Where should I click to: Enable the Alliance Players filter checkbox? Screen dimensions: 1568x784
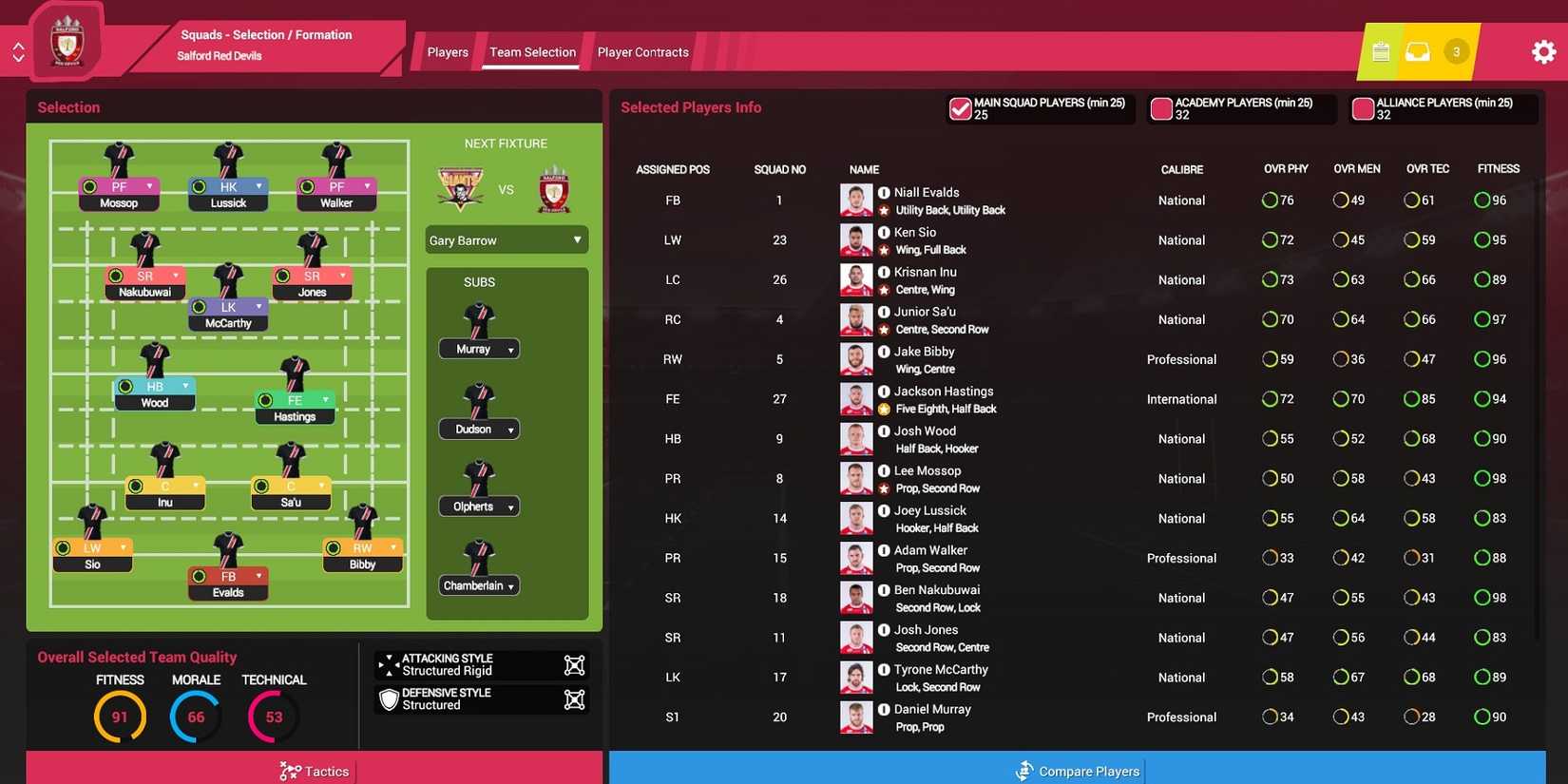coord(1363,108)
